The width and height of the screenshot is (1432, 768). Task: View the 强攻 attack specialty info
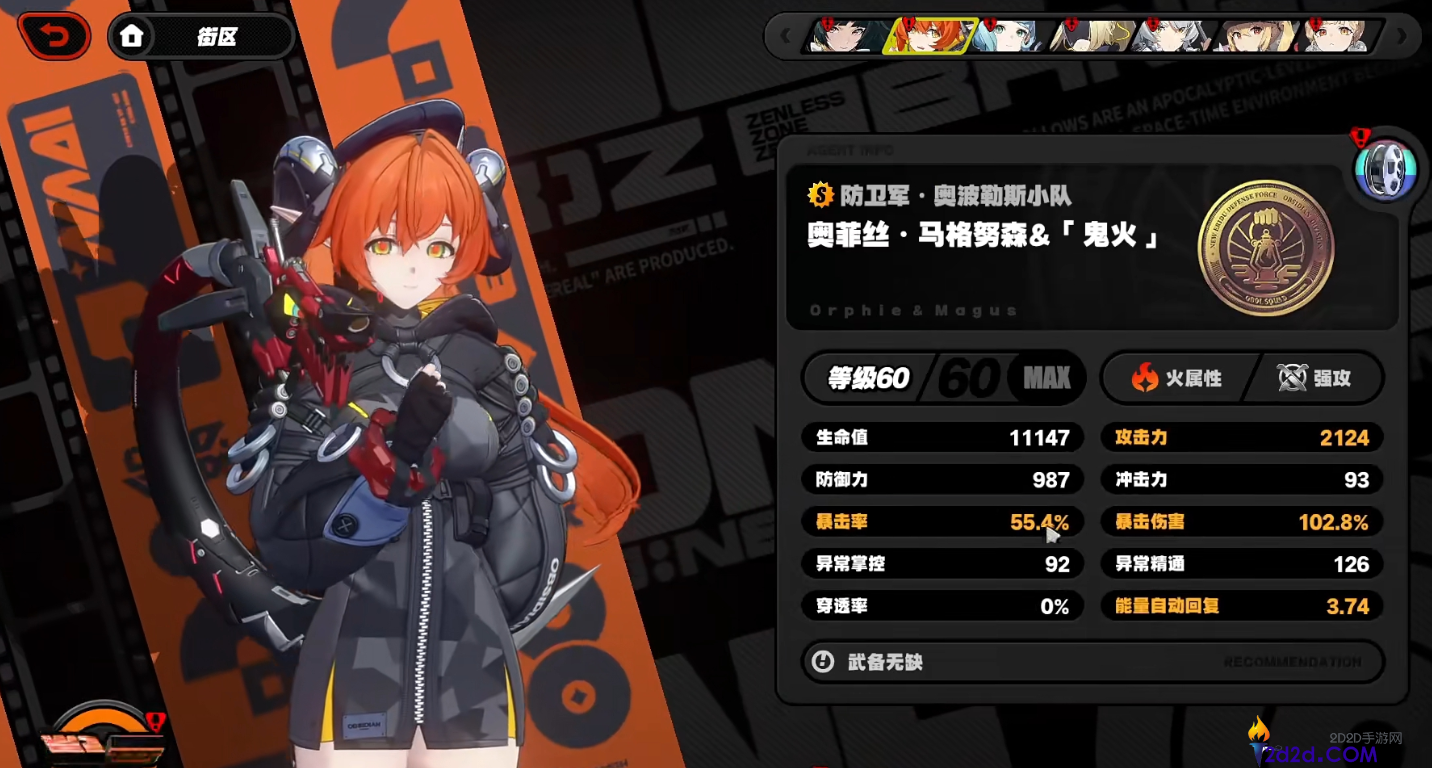point(1314,378)
